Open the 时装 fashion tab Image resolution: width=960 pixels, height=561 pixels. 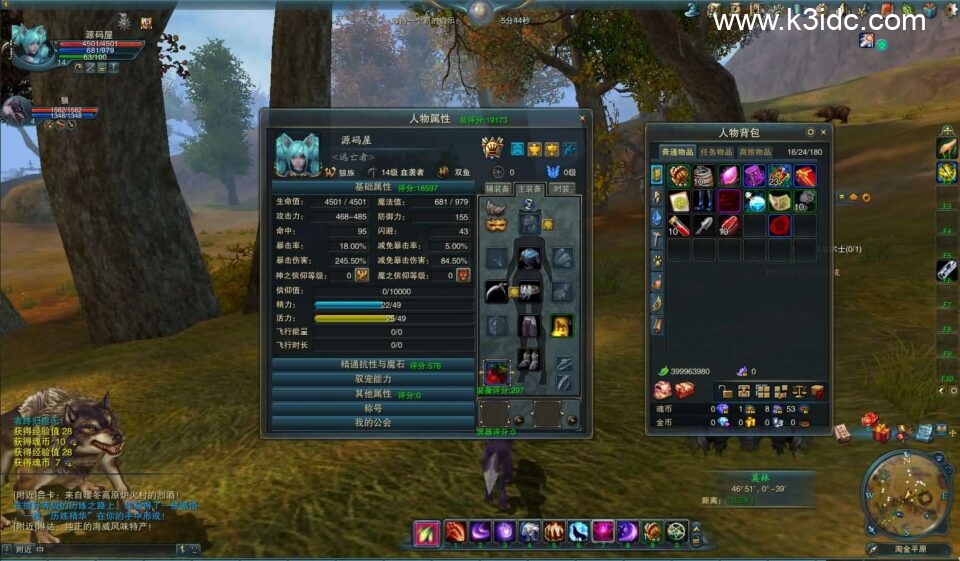[x=561, y=189]
